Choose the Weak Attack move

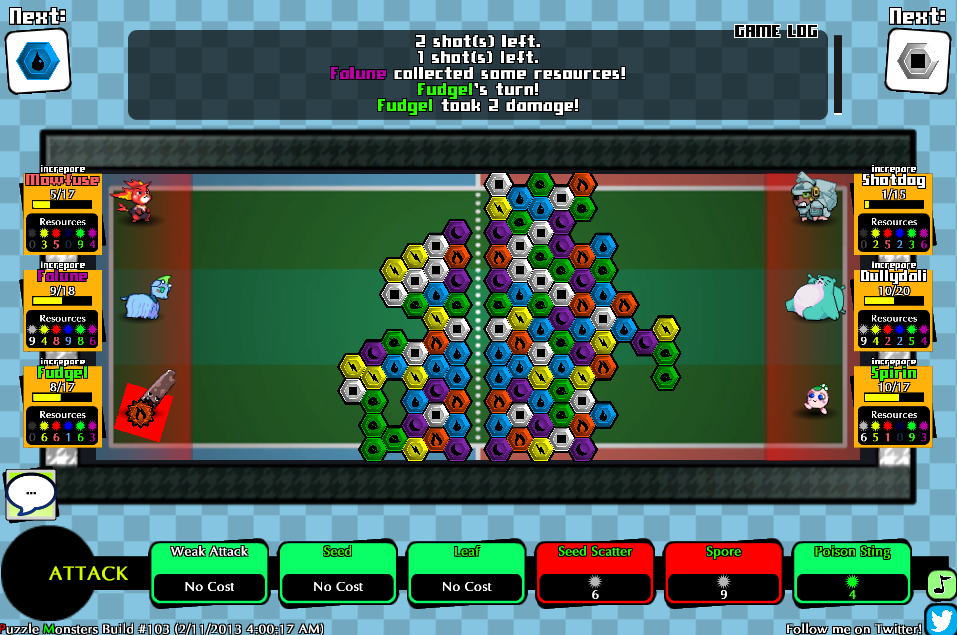(208, 573)
